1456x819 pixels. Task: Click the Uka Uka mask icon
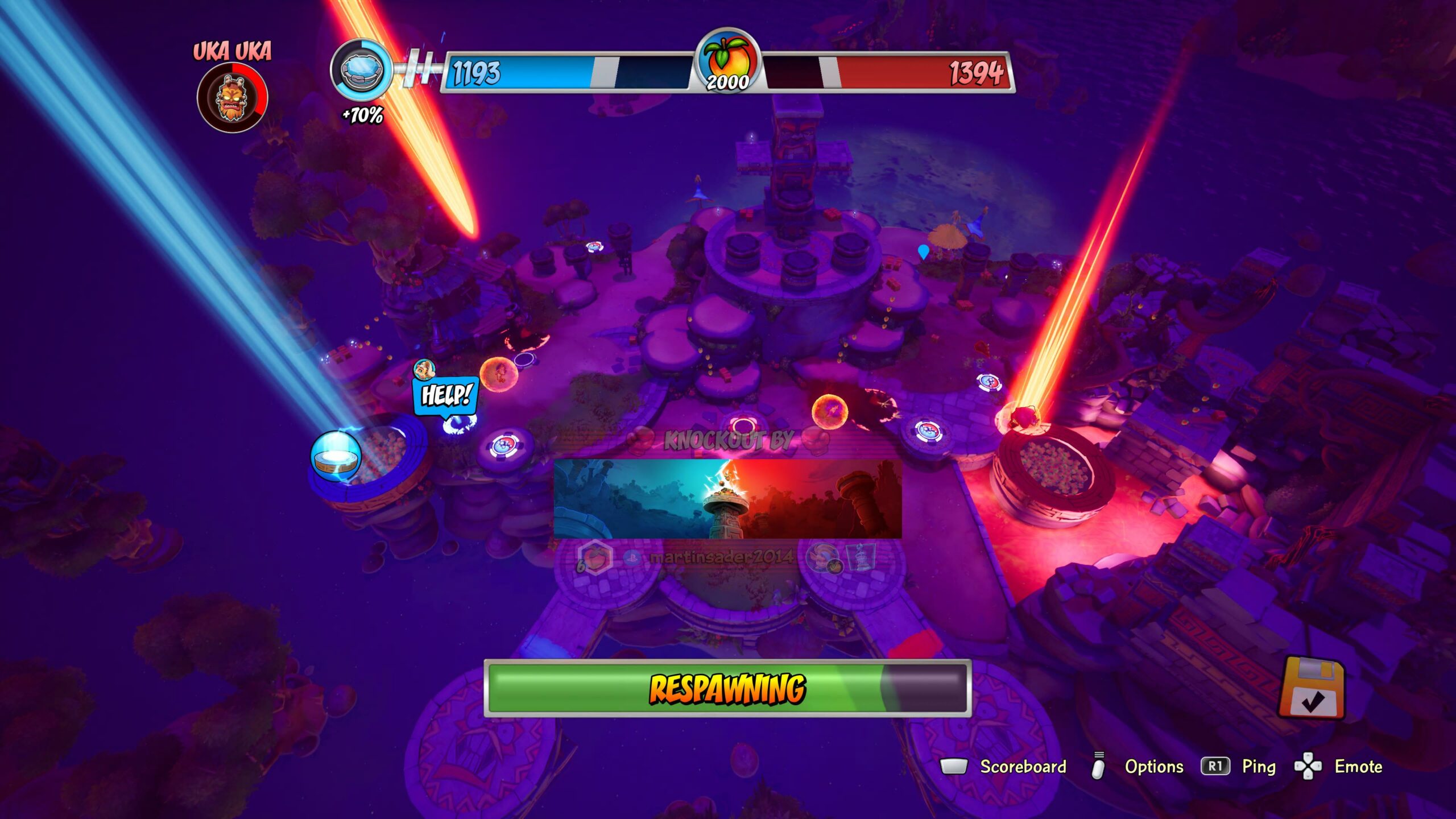tap(232, 97)
